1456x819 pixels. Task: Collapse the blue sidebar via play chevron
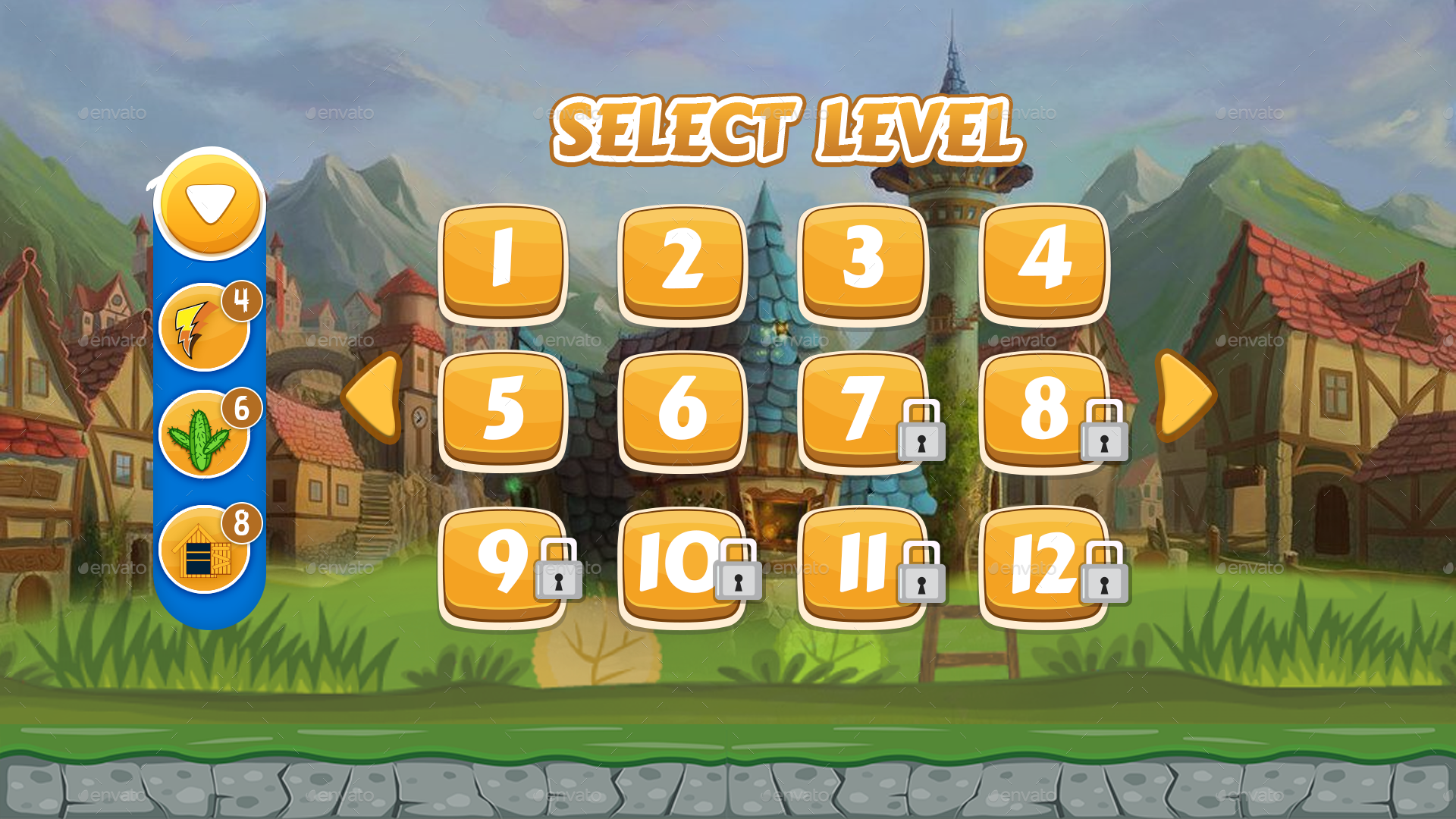tap(209, 201)
